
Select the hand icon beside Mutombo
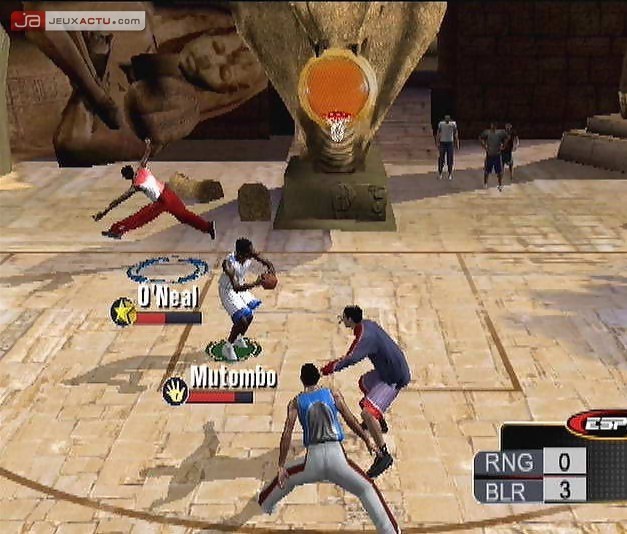(175, 390)
